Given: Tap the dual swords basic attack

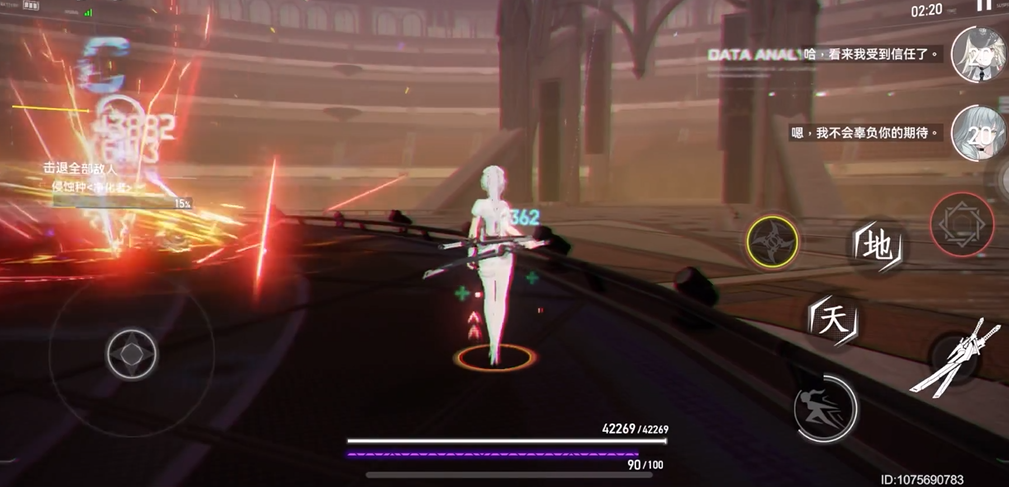Looking at the screenshot, I should pyautogui.click(x=952, y=360).
